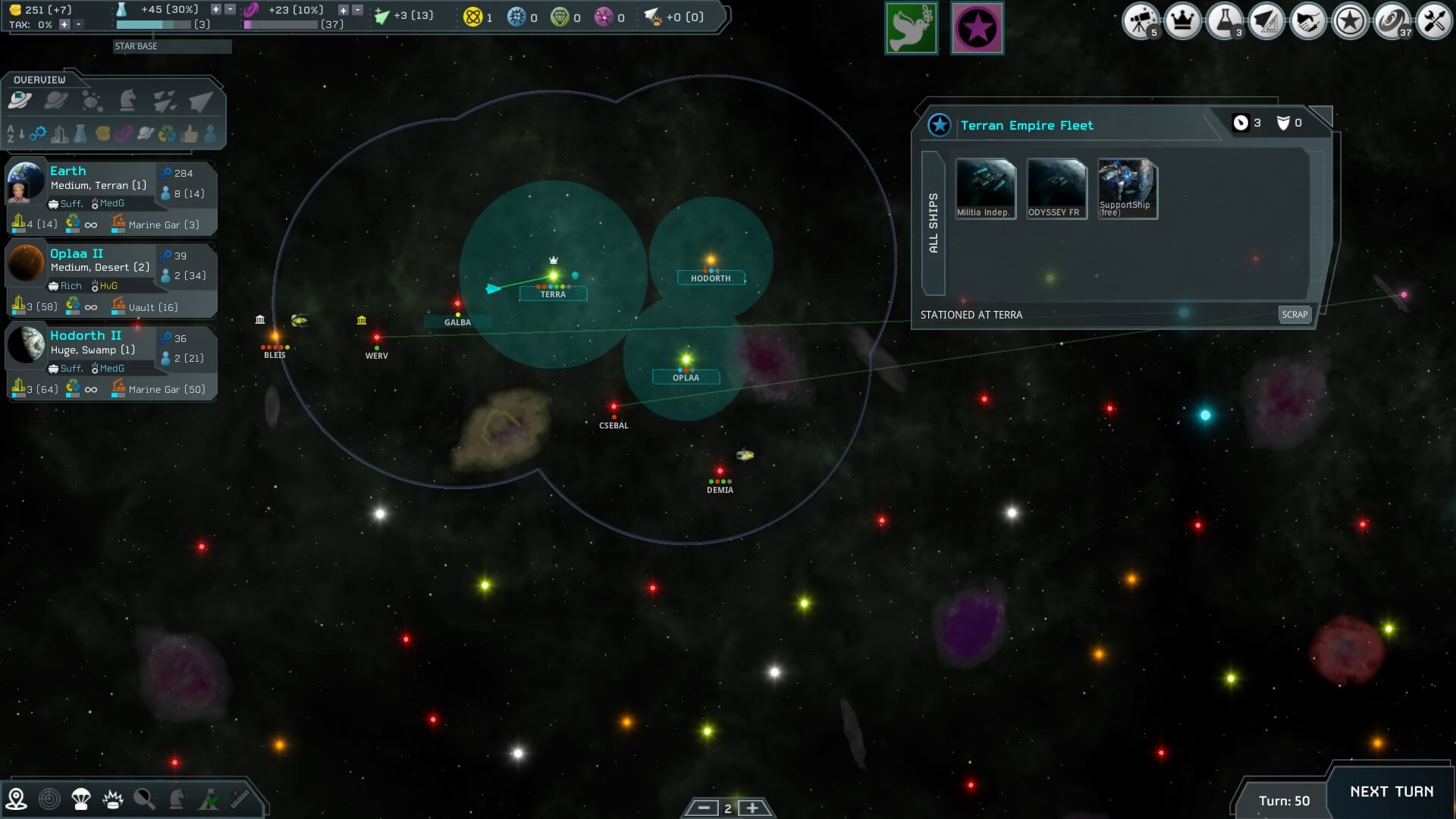Select the ODYSSEY FR ship card
Image resolution: width=1456 pixels, height=819 pixels.
[1056, 189]
